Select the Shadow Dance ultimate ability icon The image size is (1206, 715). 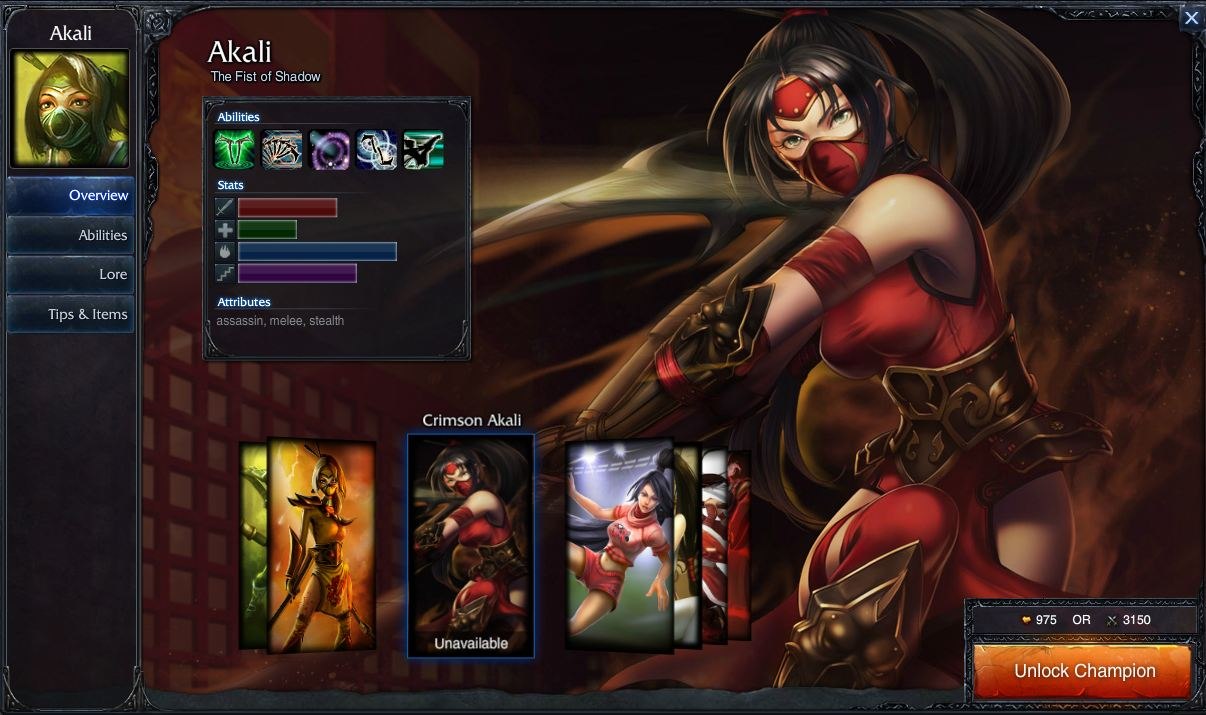pyautogui.click(x=423, y=150)
